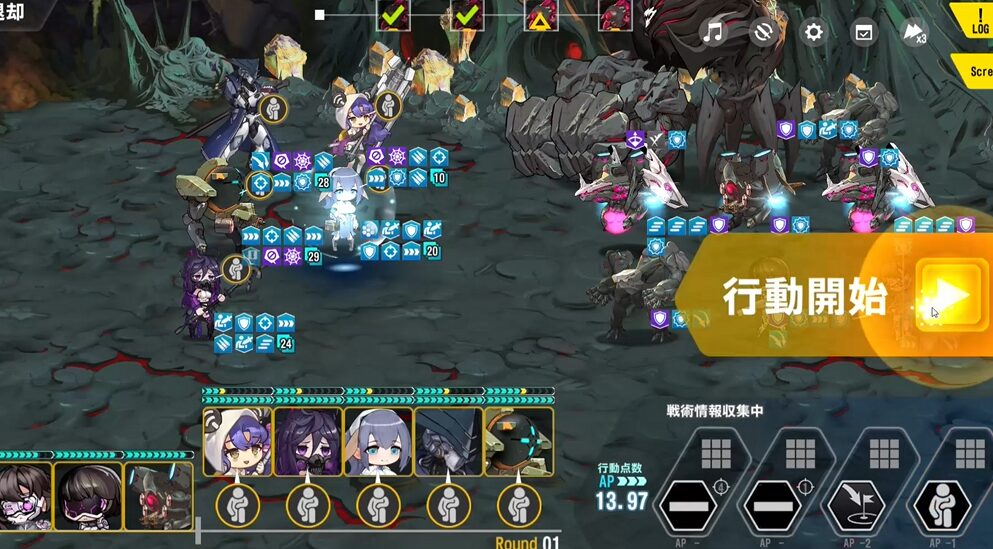The width and height of the screenshot is (993, 549).
Task: Click the crossed-circle icon beside the music note
Action: pos(763,32)
